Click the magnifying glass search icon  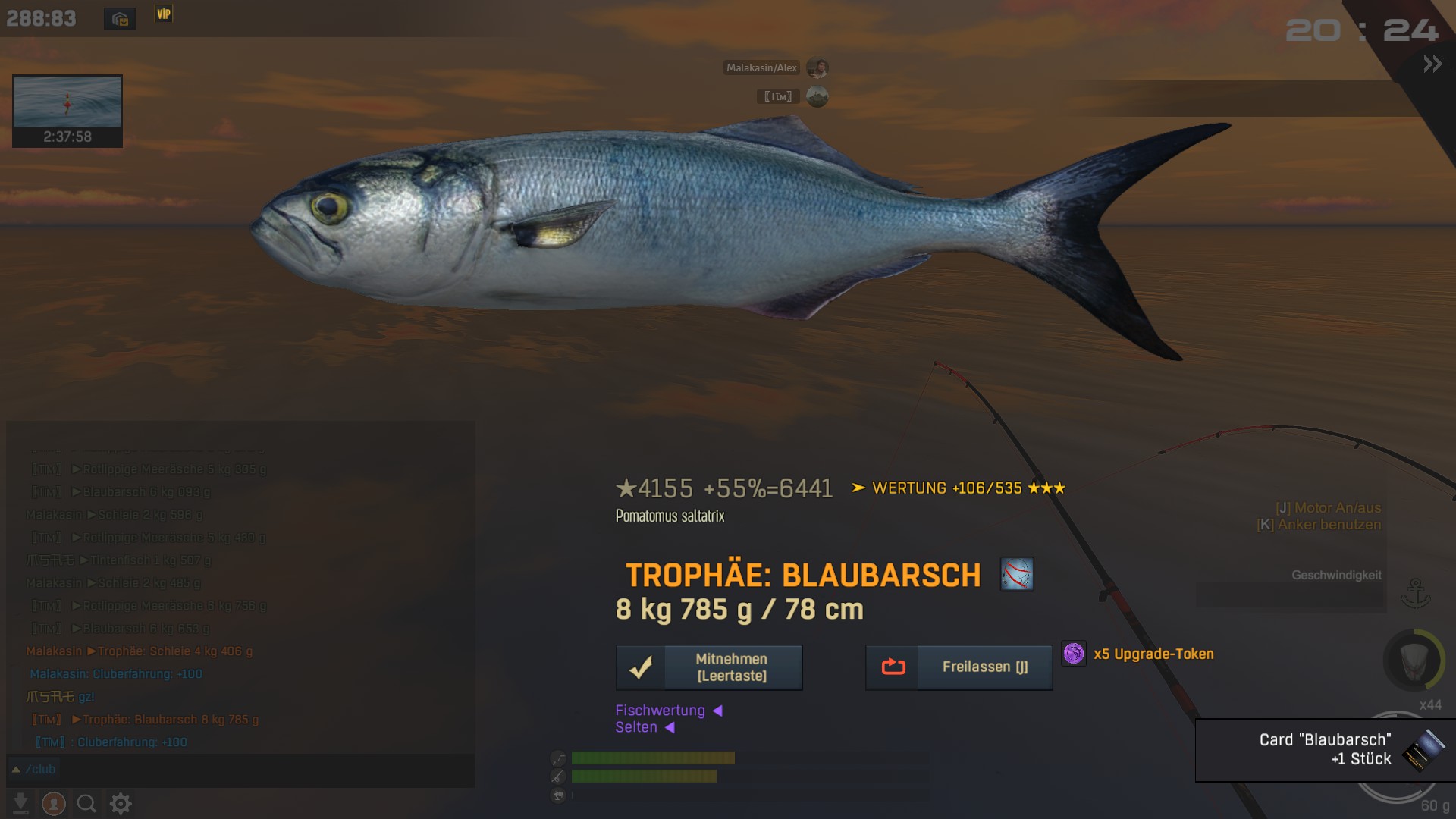[x=86, y=803]
